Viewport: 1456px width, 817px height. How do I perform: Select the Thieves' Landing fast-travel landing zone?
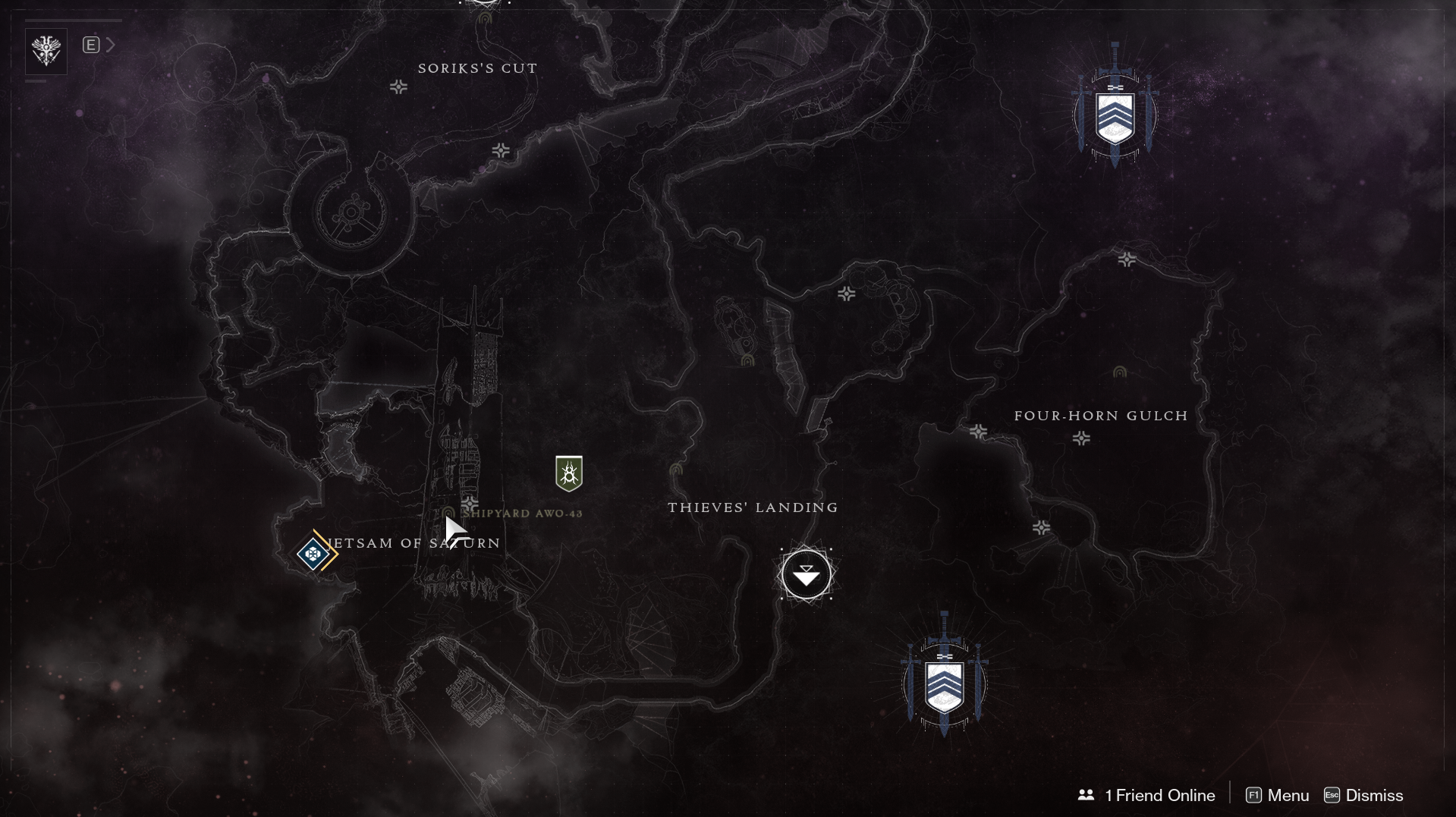click(806, 575)
